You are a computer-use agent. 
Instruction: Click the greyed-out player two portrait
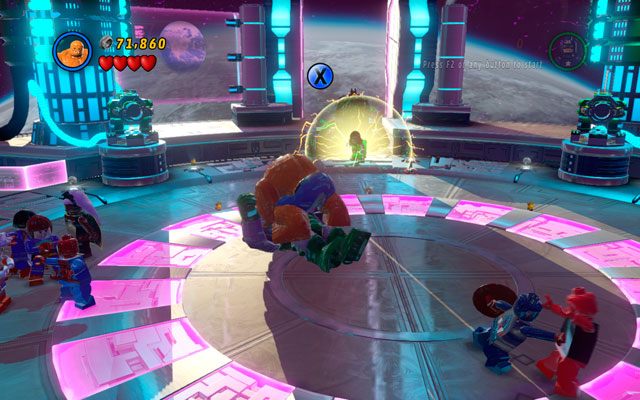click(x=566, y=49)
